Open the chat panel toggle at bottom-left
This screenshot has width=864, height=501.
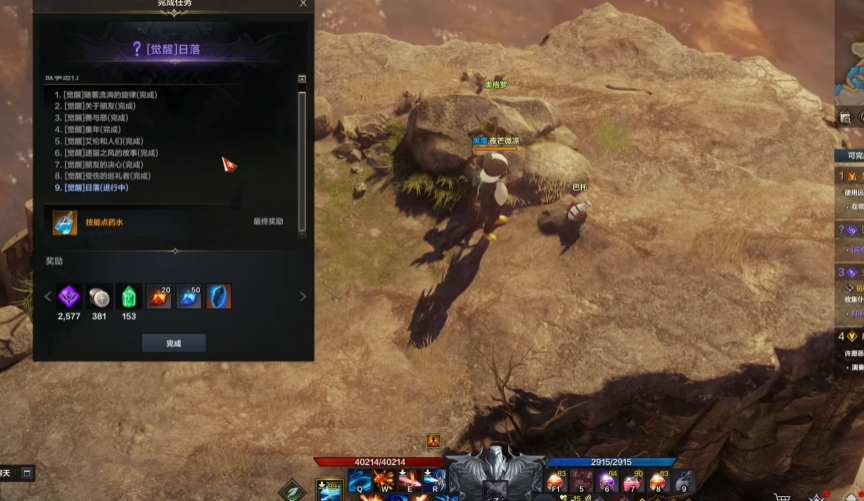tap(27, 472)
